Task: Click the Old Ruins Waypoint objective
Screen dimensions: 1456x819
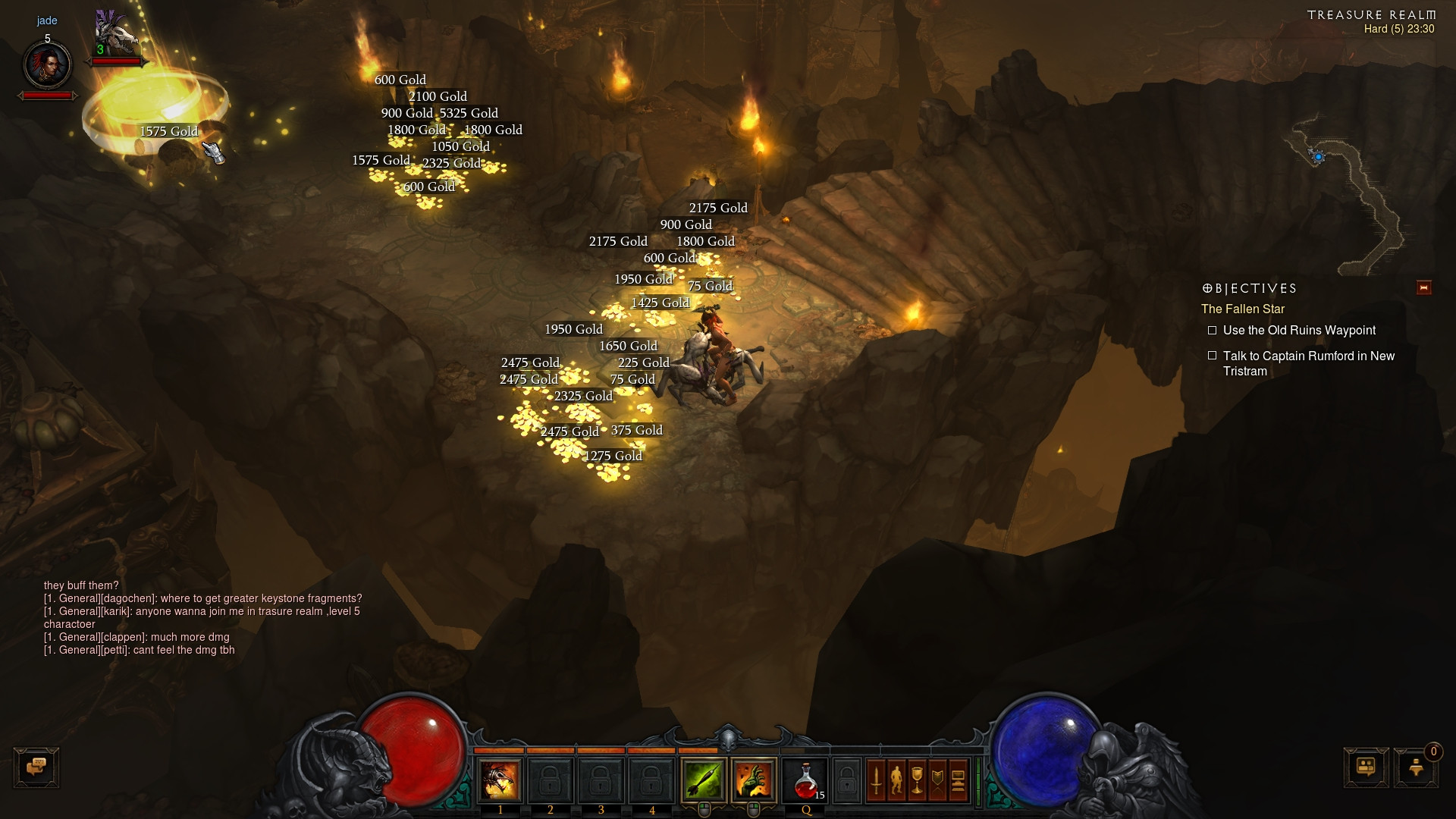Action: 1298,331
